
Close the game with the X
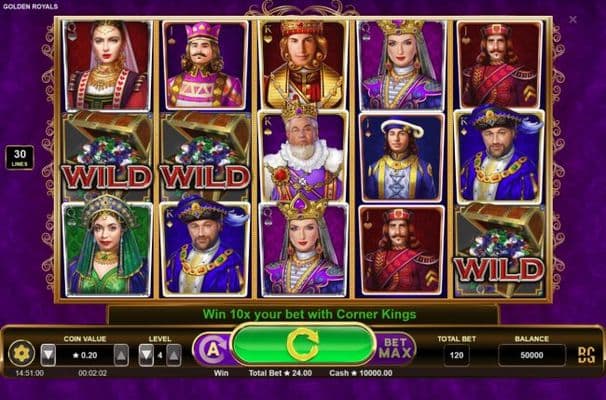coord(572,18)
